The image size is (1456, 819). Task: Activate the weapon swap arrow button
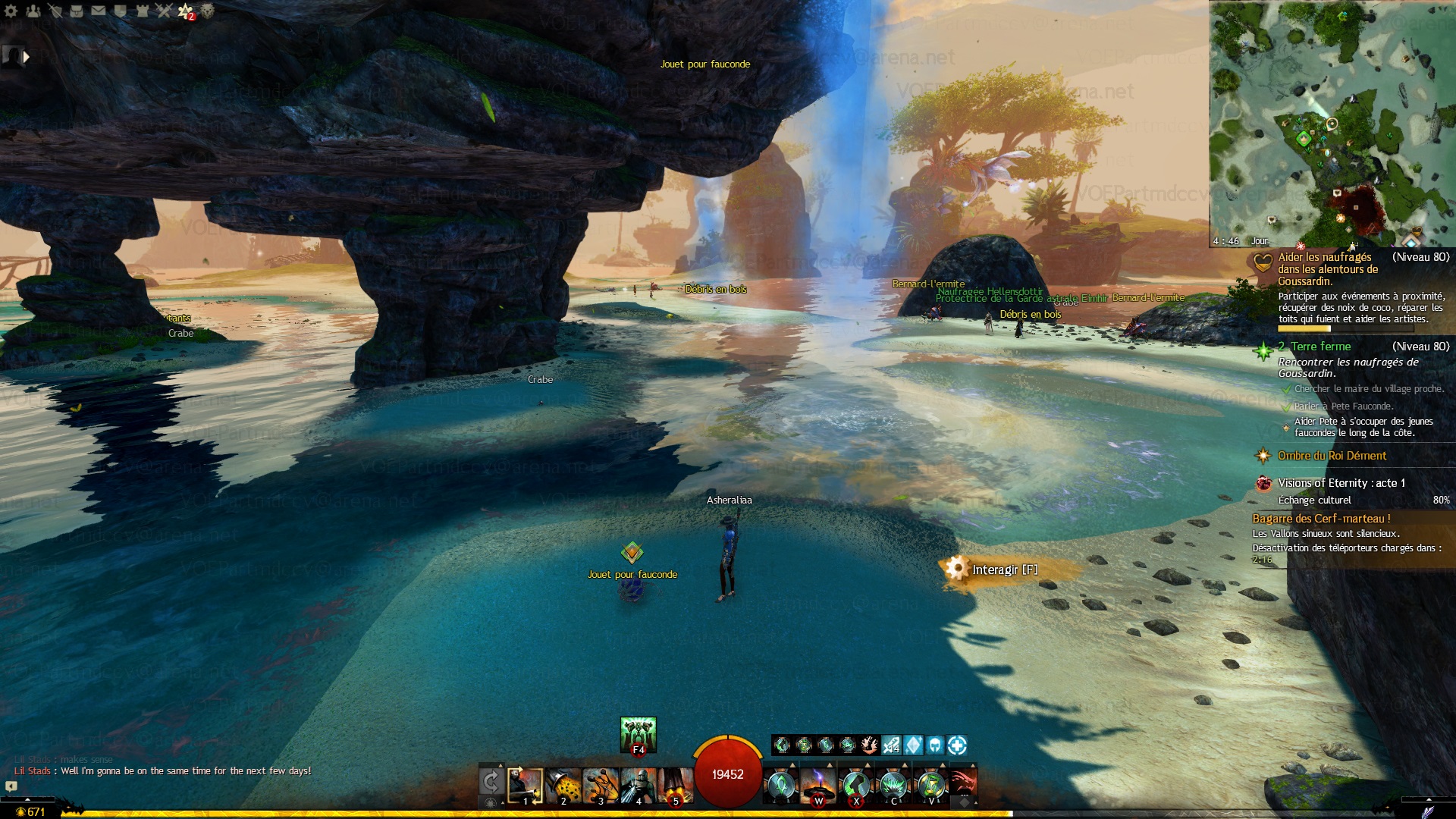[x=491, y=782]
